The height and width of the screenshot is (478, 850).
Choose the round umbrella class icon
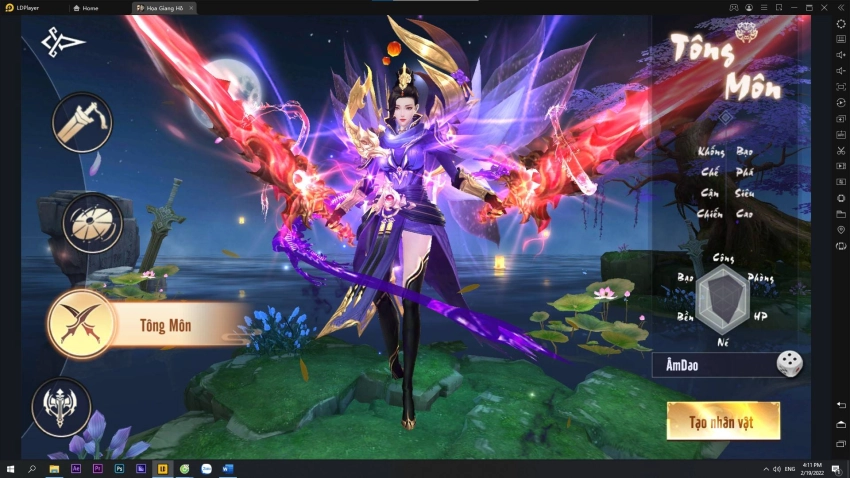(92, 222)
